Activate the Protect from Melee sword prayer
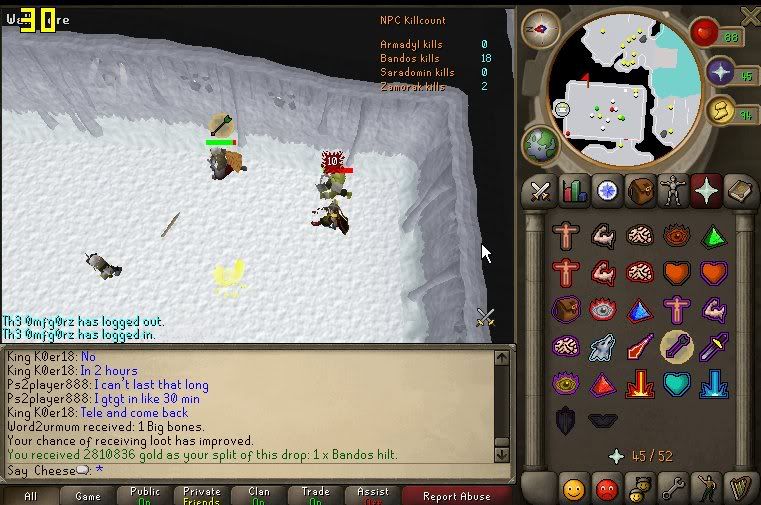Screen dimensions: 761x505 pos(712,347)
